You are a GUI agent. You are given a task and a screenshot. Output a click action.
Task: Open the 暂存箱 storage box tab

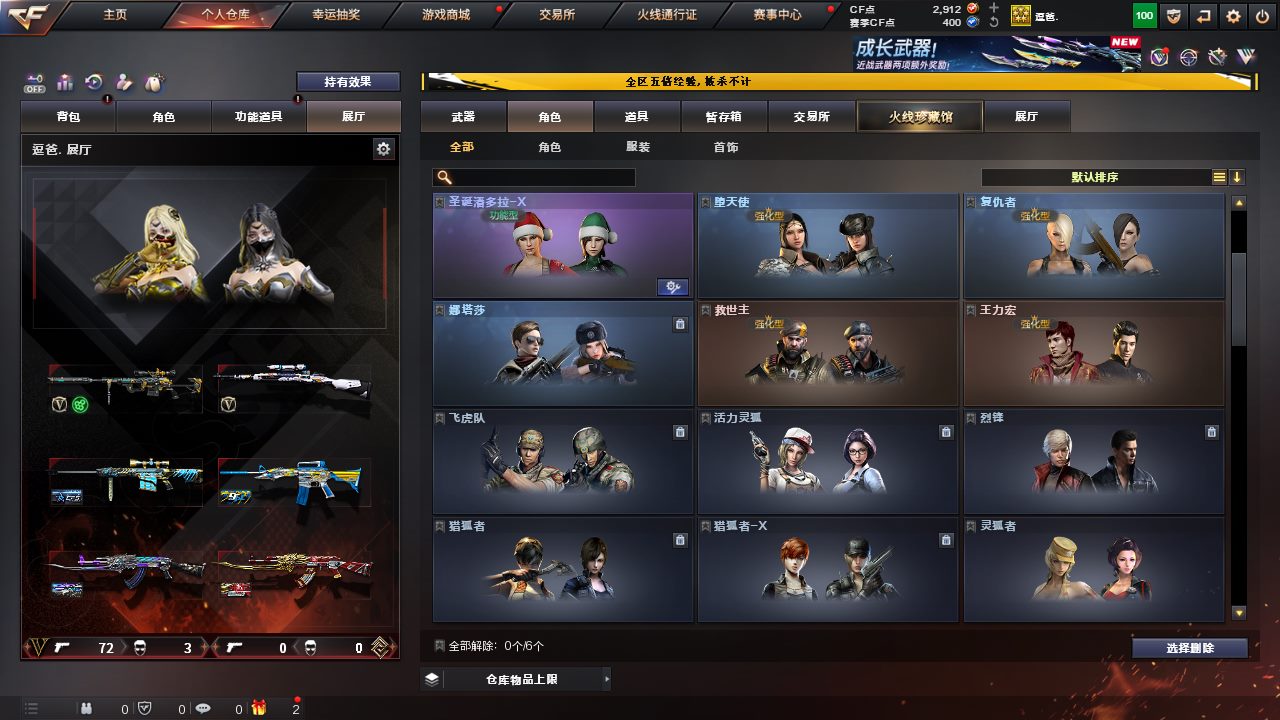point(724,117)
